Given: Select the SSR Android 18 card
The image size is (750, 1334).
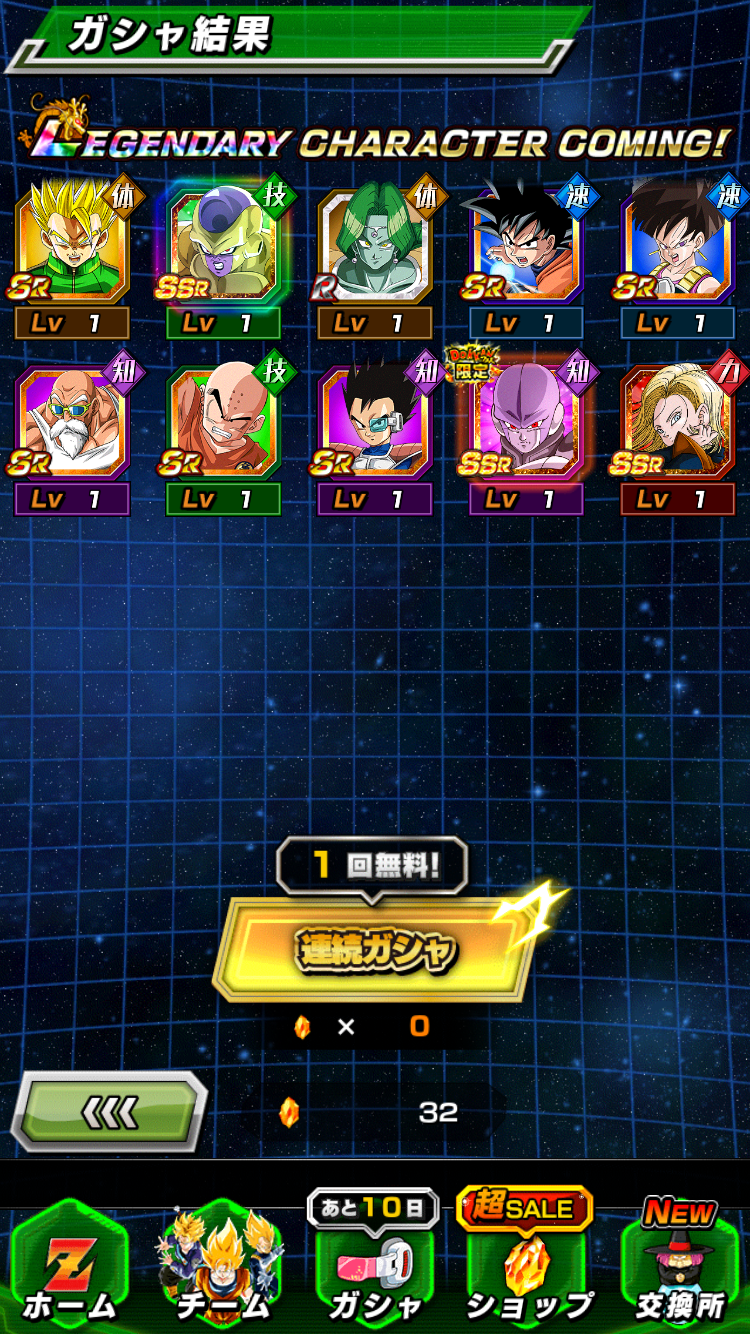Looking at the screenshot, I should [x=678, y=424].
